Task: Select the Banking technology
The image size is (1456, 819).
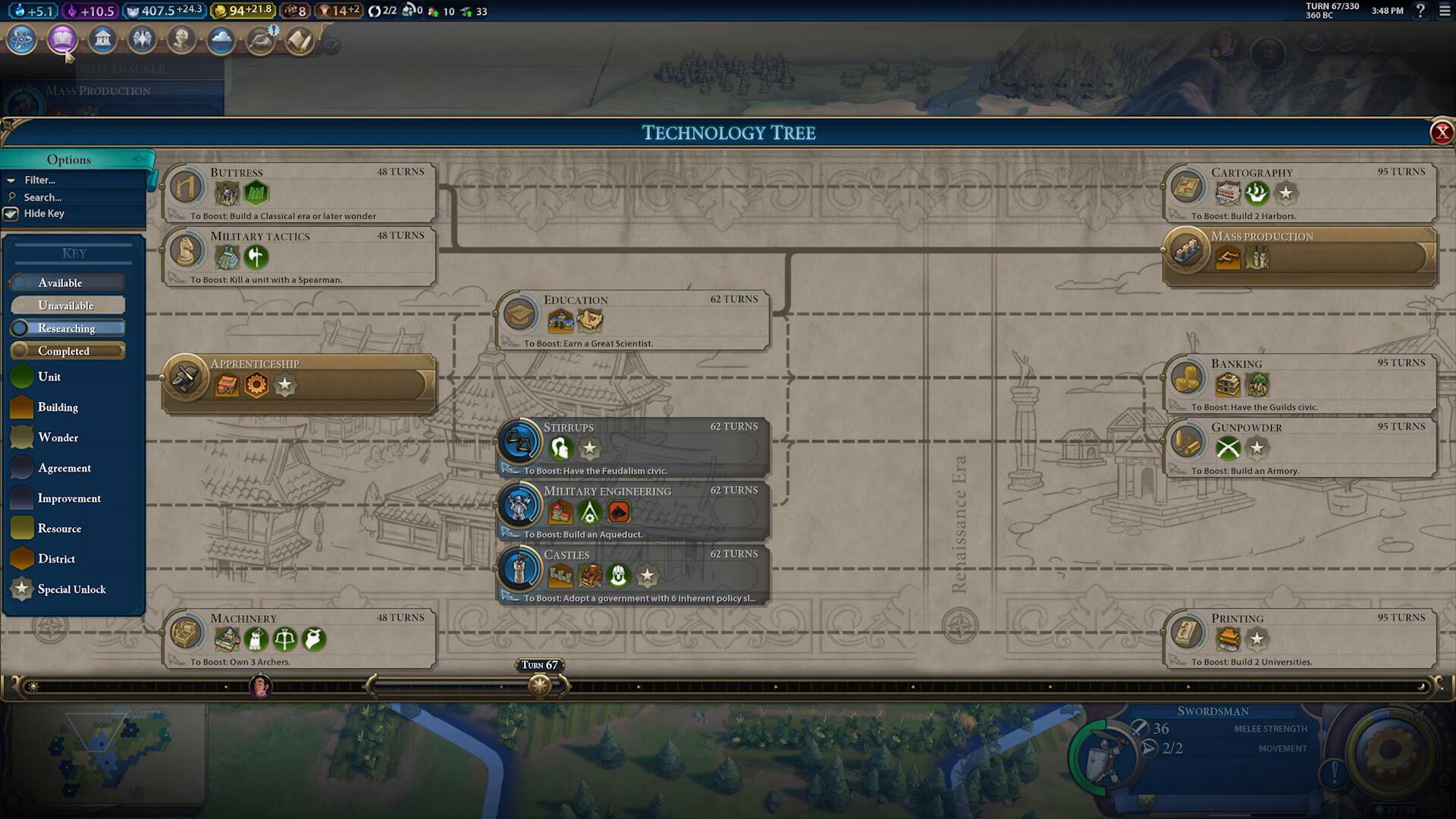Action: (1300, 384)
